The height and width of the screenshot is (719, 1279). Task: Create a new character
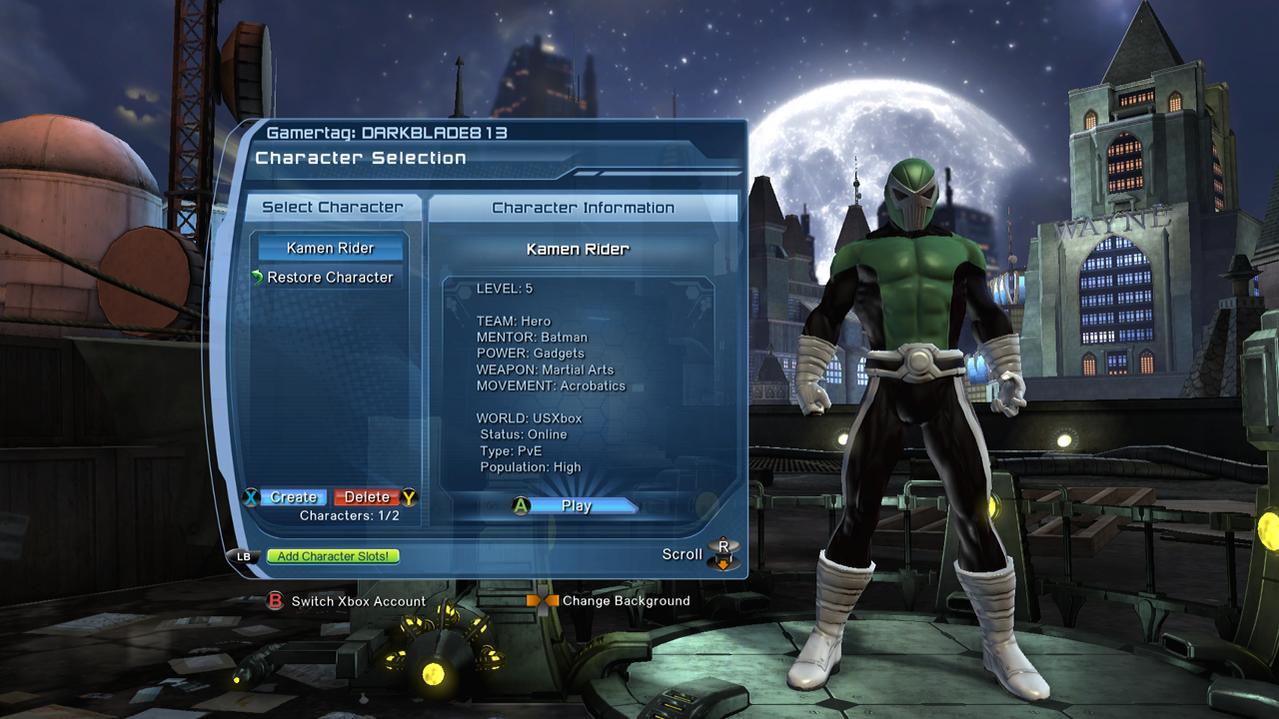293,497
